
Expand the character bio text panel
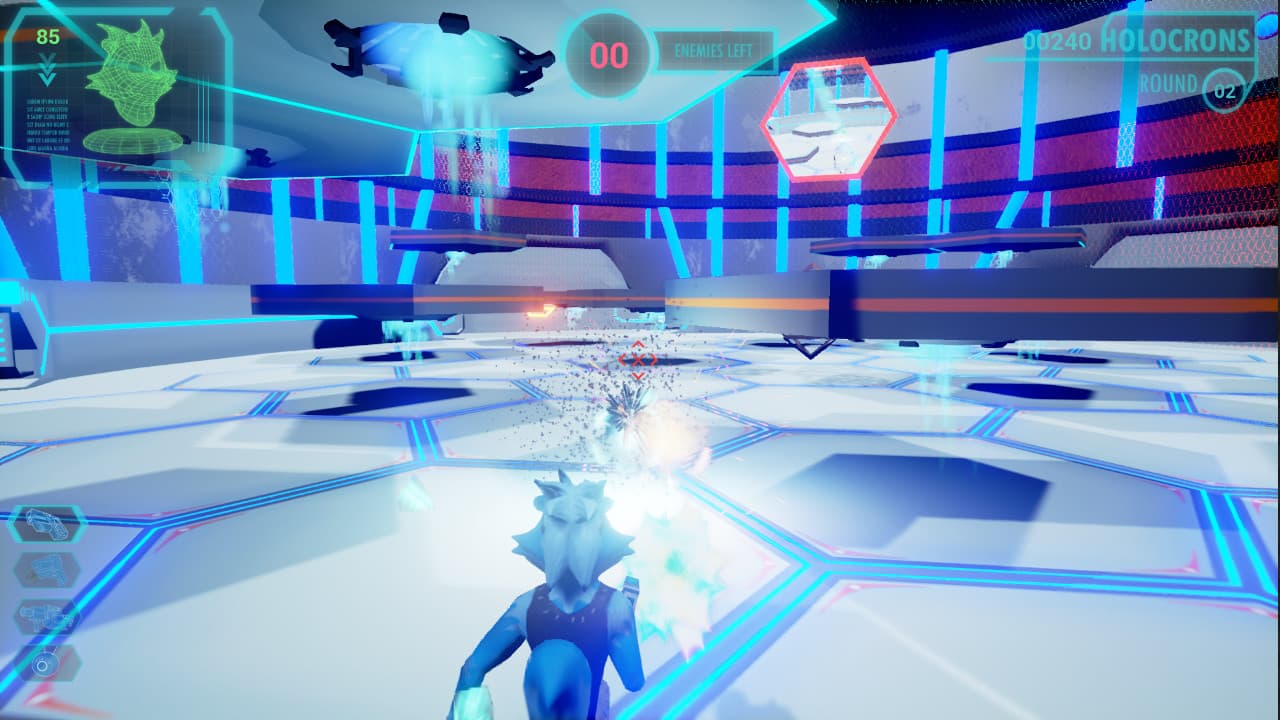pyautogui.click(x=48, y=125)
